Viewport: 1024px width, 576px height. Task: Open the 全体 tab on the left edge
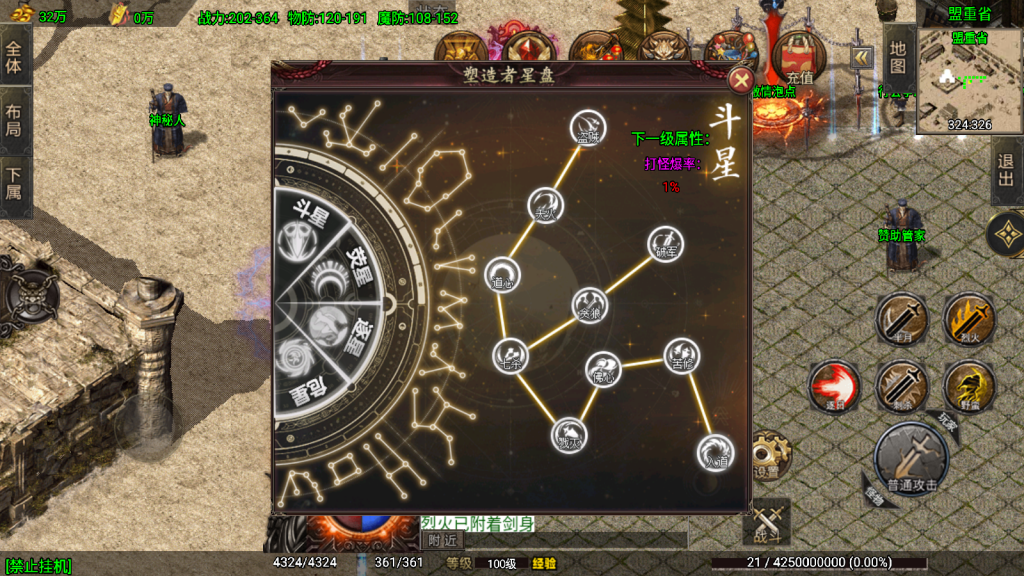(14, 52)
